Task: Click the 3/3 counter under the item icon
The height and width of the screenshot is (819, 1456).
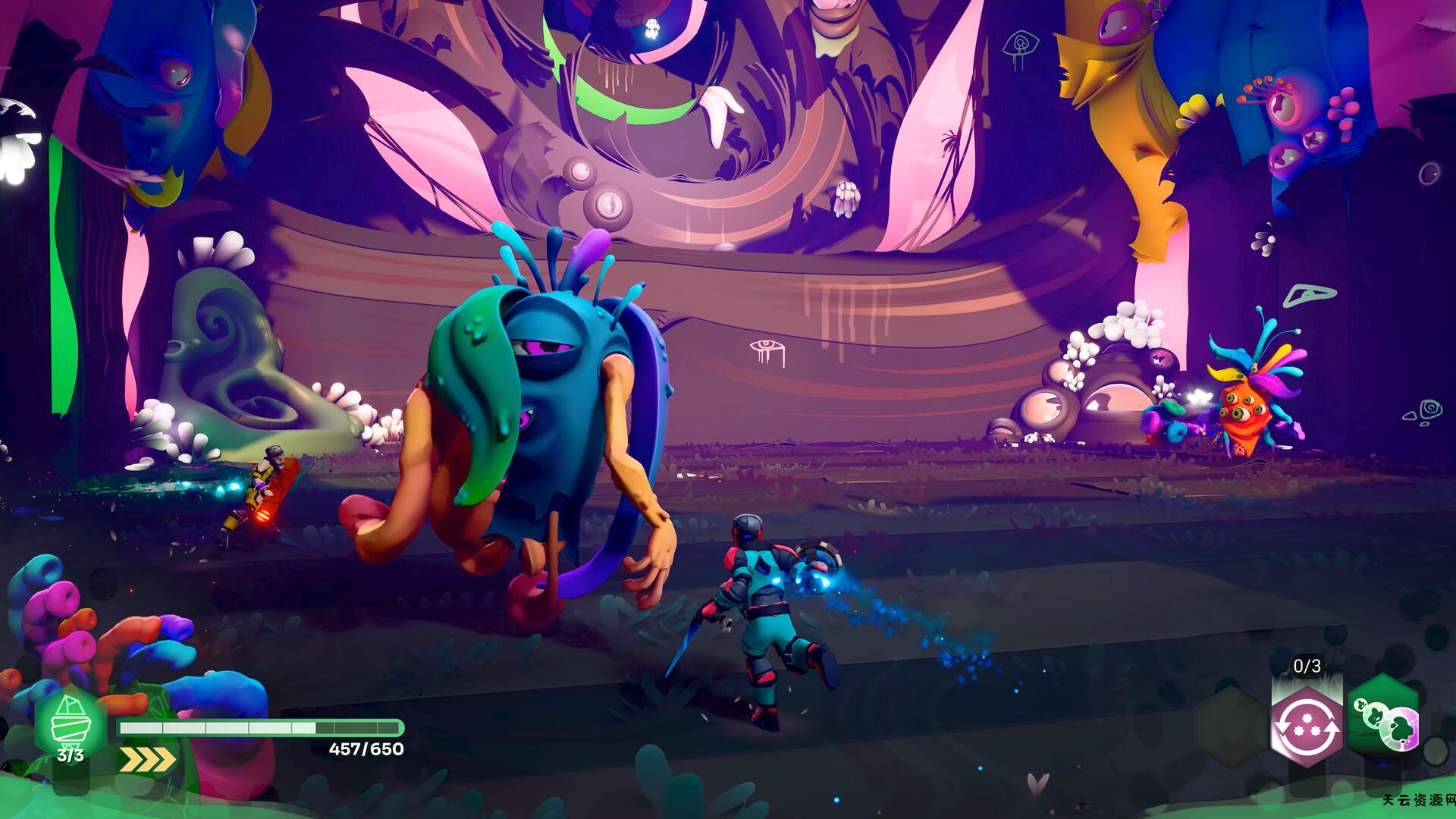Action: tap(70, 754)
